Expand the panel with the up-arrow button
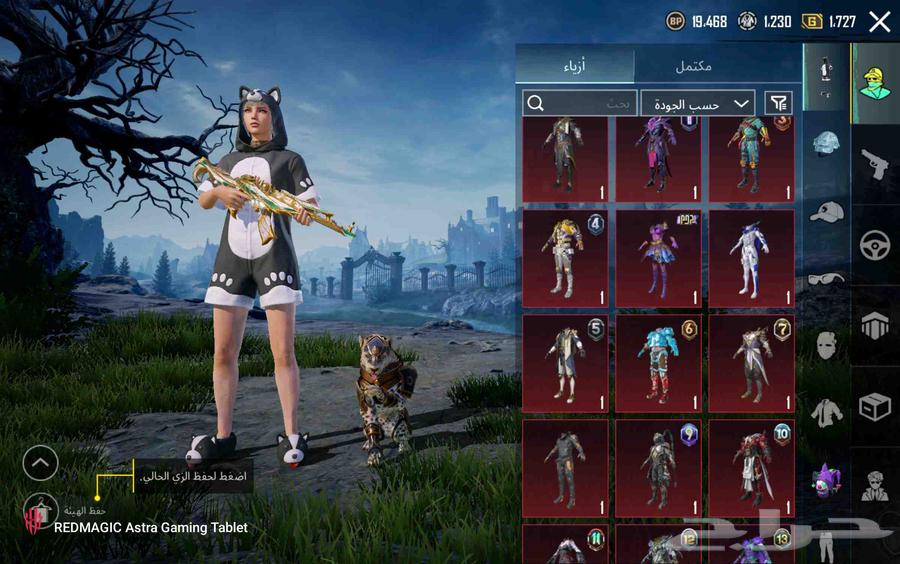Image resolution: width=900 pixels, height=564 pixels. [x=40, y=462]
